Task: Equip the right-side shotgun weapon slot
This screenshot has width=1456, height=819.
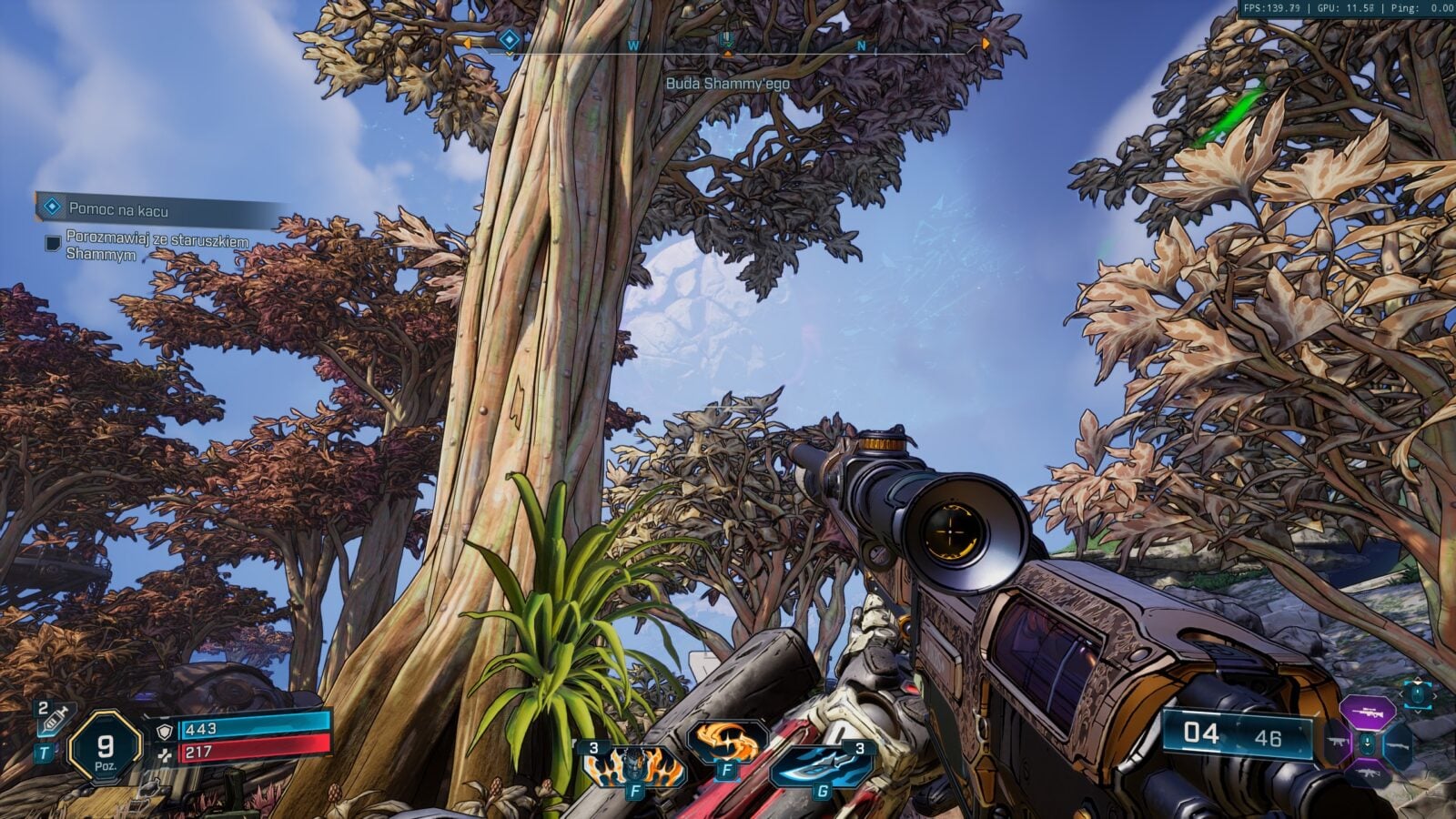Action: coord(1397,744)
